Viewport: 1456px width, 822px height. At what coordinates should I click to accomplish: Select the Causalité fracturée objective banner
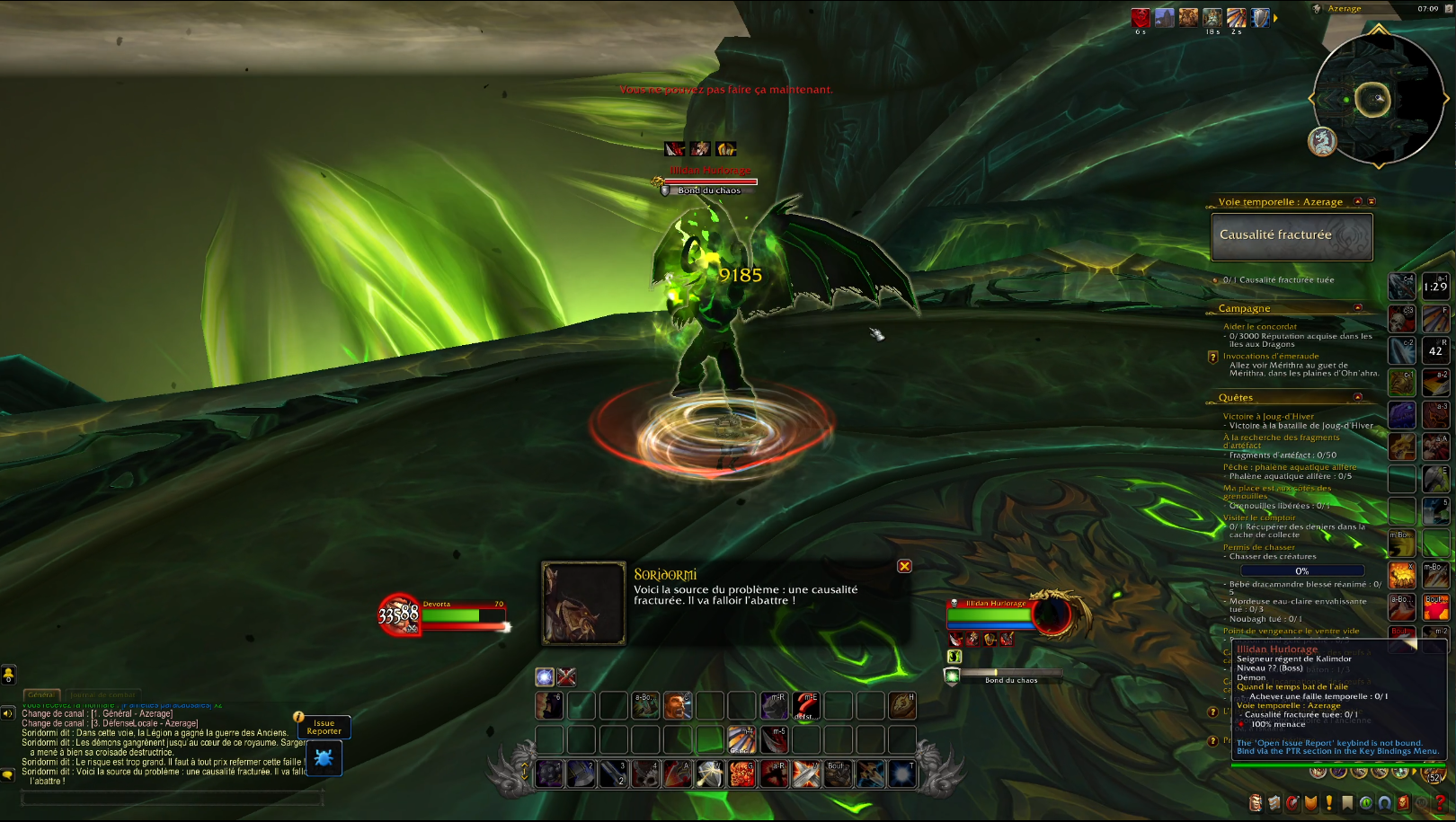[x=1292, y=236]
